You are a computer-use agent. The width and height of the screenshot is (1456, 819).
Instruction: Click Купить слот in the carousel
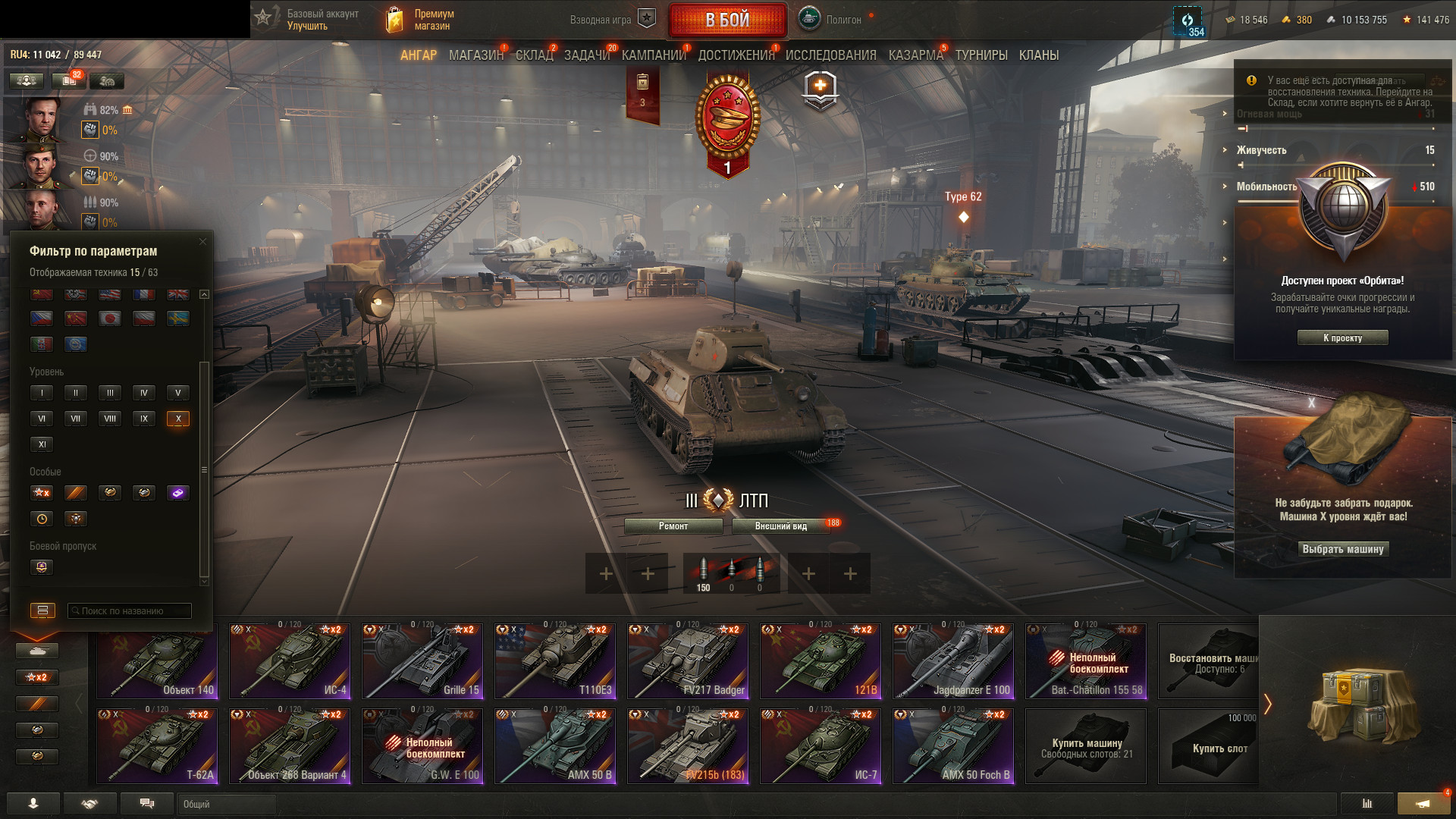click(x=1211, y=746)
